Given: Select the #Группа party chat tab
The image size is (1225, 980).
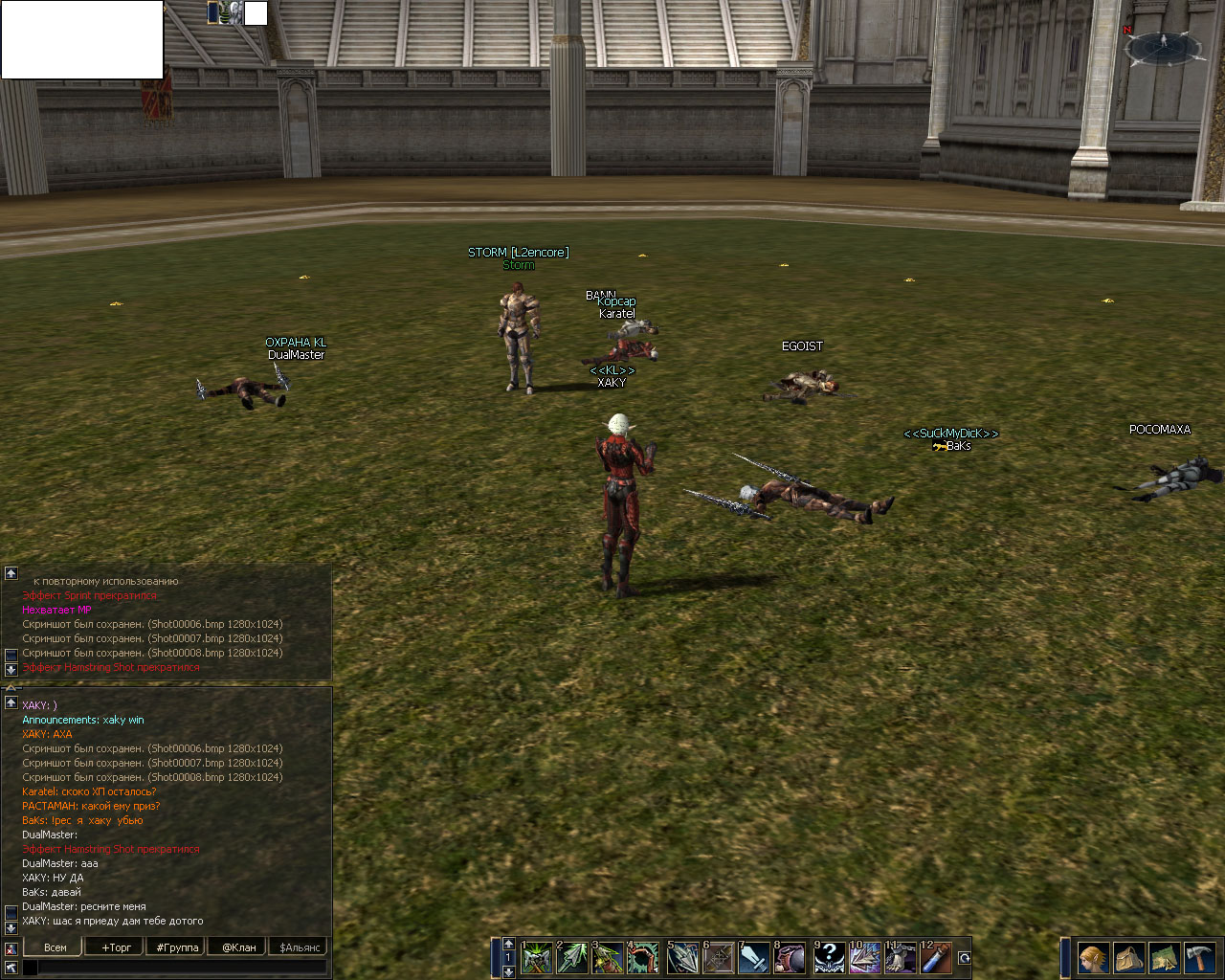Looking at the screenshot, I should tap(178, 947).
